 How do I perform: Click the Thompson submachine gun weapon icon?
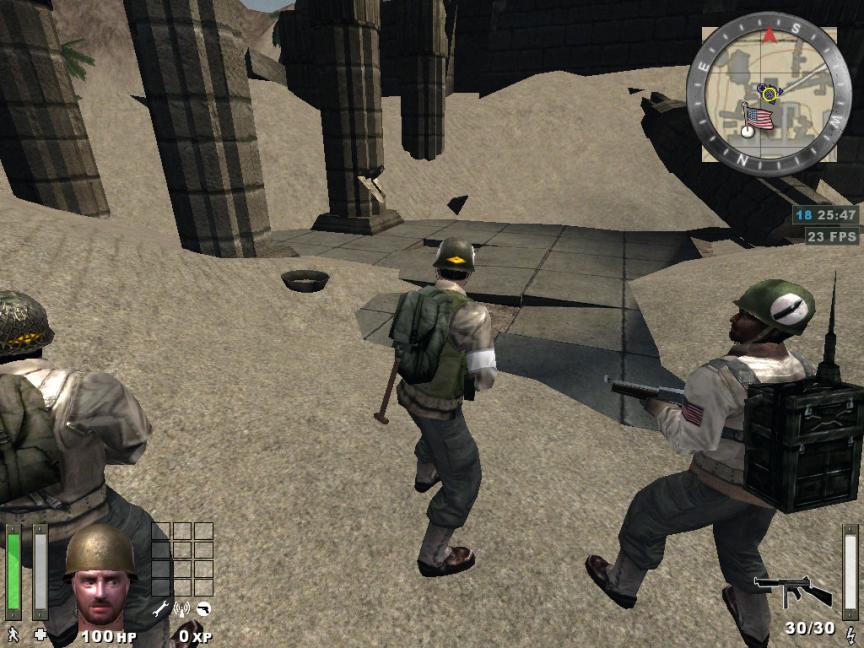point(792,591)
